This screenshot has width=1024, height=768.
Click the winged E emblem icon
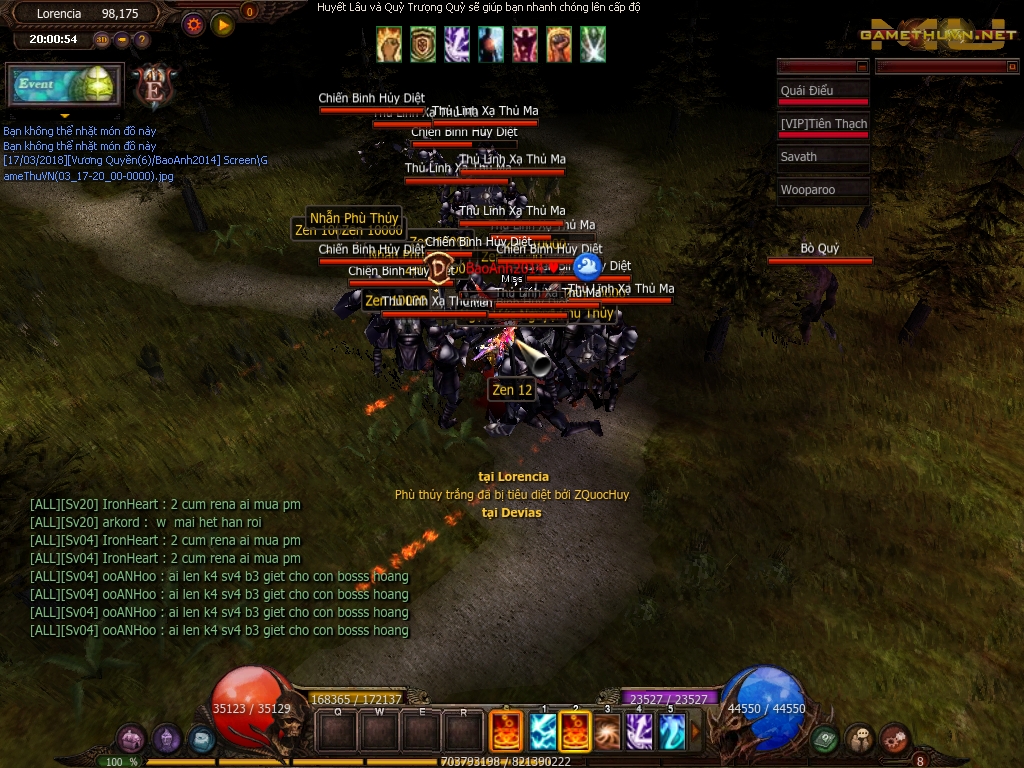(155, 86)
